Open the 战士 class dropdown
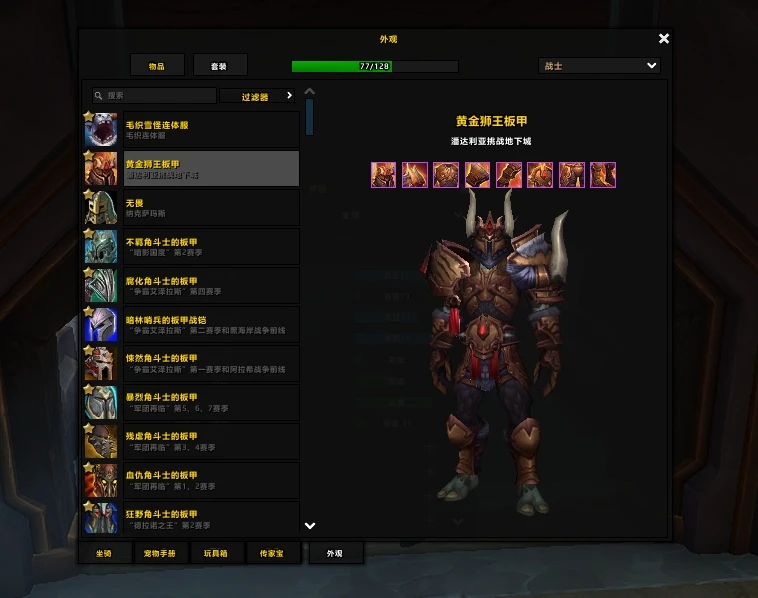758x598 pixels. pyautogui.click(x=599, y=66)
